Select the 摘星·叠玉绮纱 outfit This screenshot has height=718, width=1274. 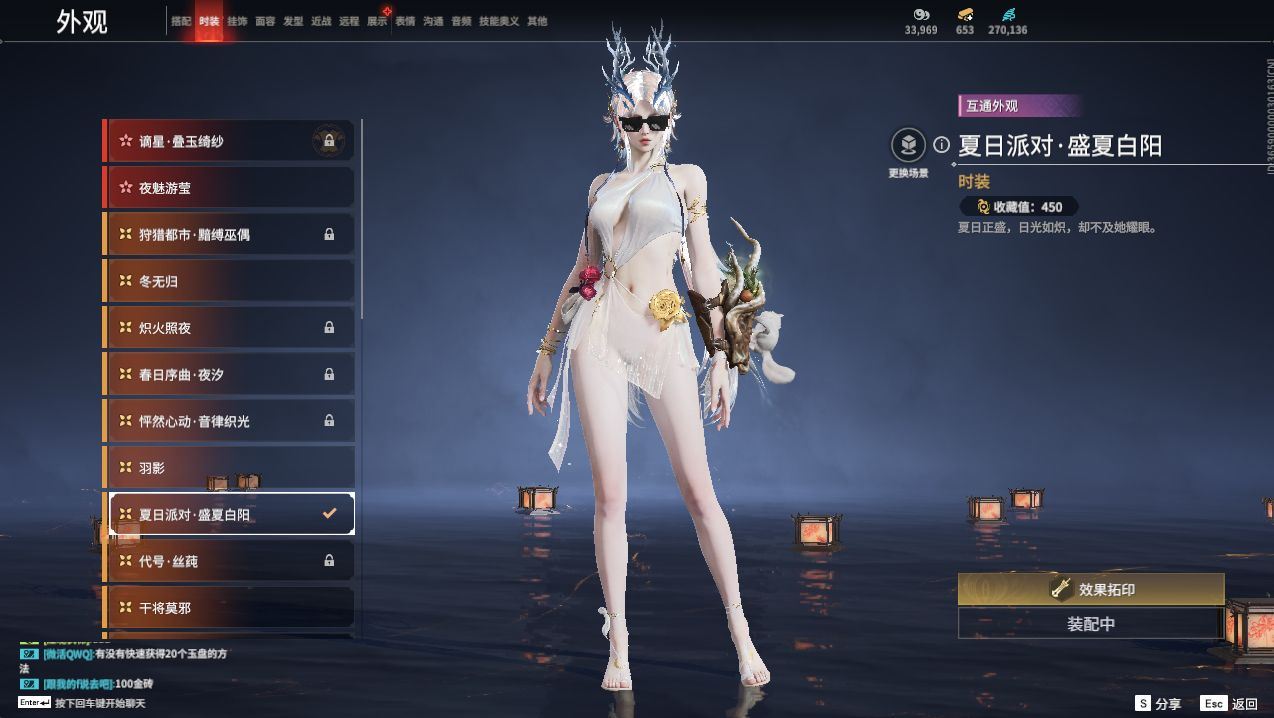tap(229, 141)
